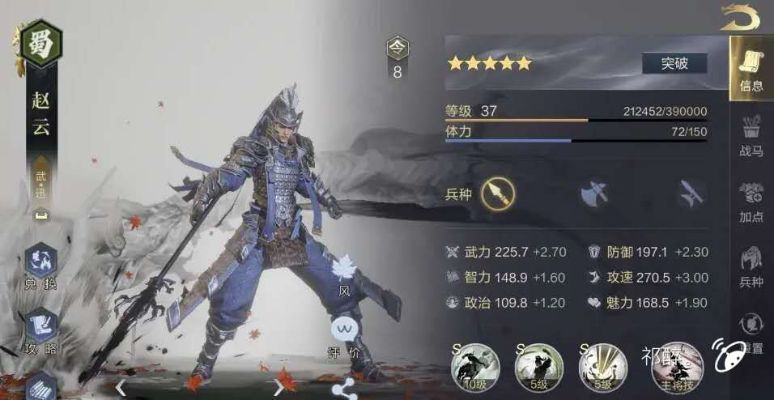Switch to the 信息 info tab

[x=751, y=68]
